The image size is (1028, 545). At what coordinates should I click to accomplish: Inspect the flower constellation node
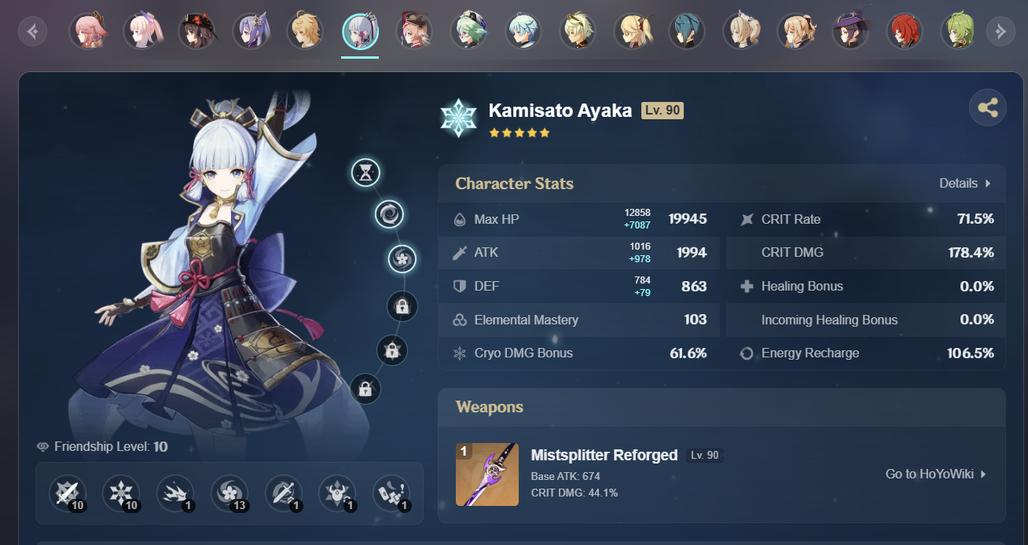[x=402, y=259]
